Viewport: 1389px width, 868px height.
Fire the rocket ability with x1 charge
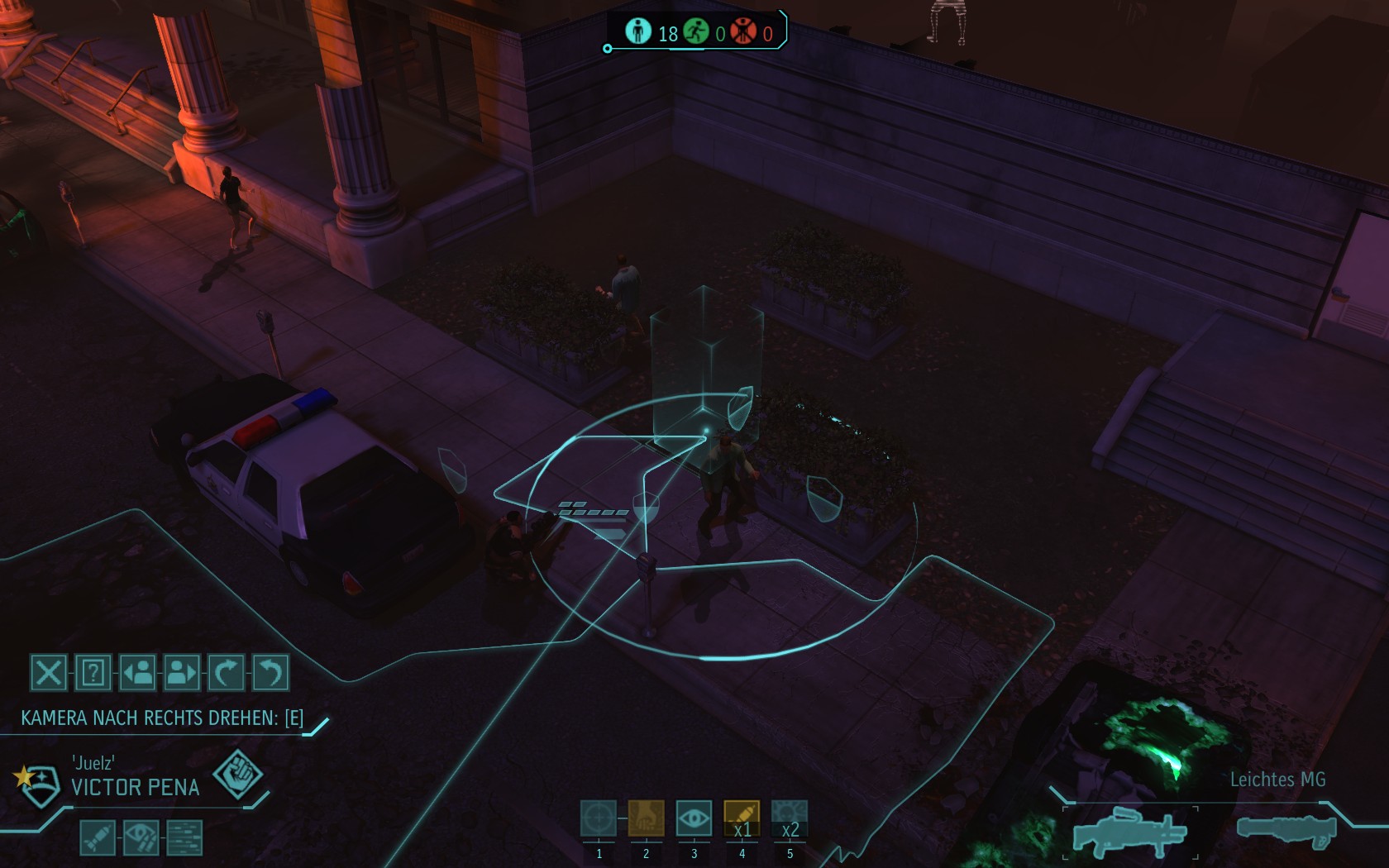tap(742, 819)
